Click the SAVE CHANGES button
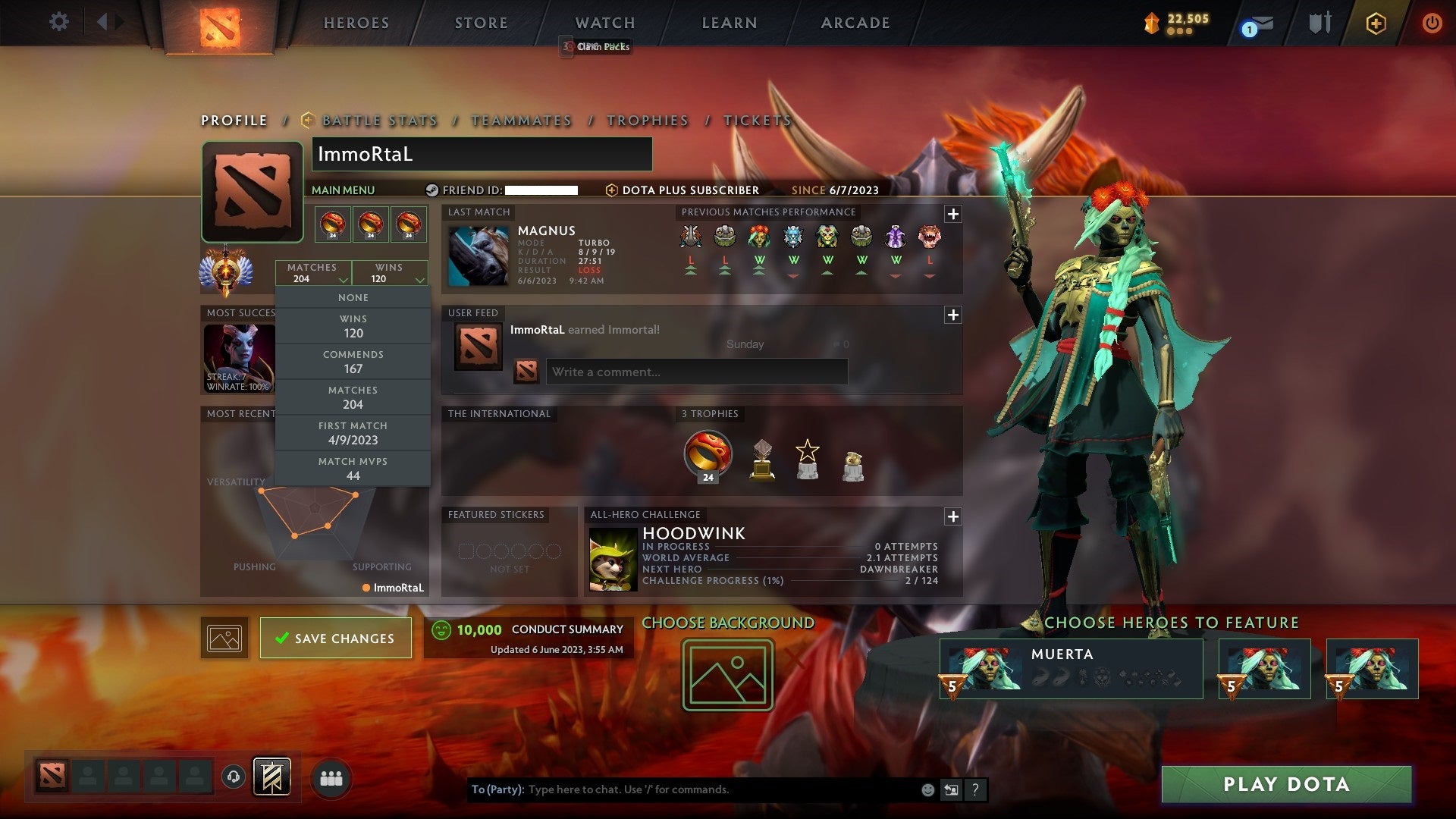Image resolution: width=1456 pixels, height=819 pixels. pyautogui.click(x=334, y=638)
